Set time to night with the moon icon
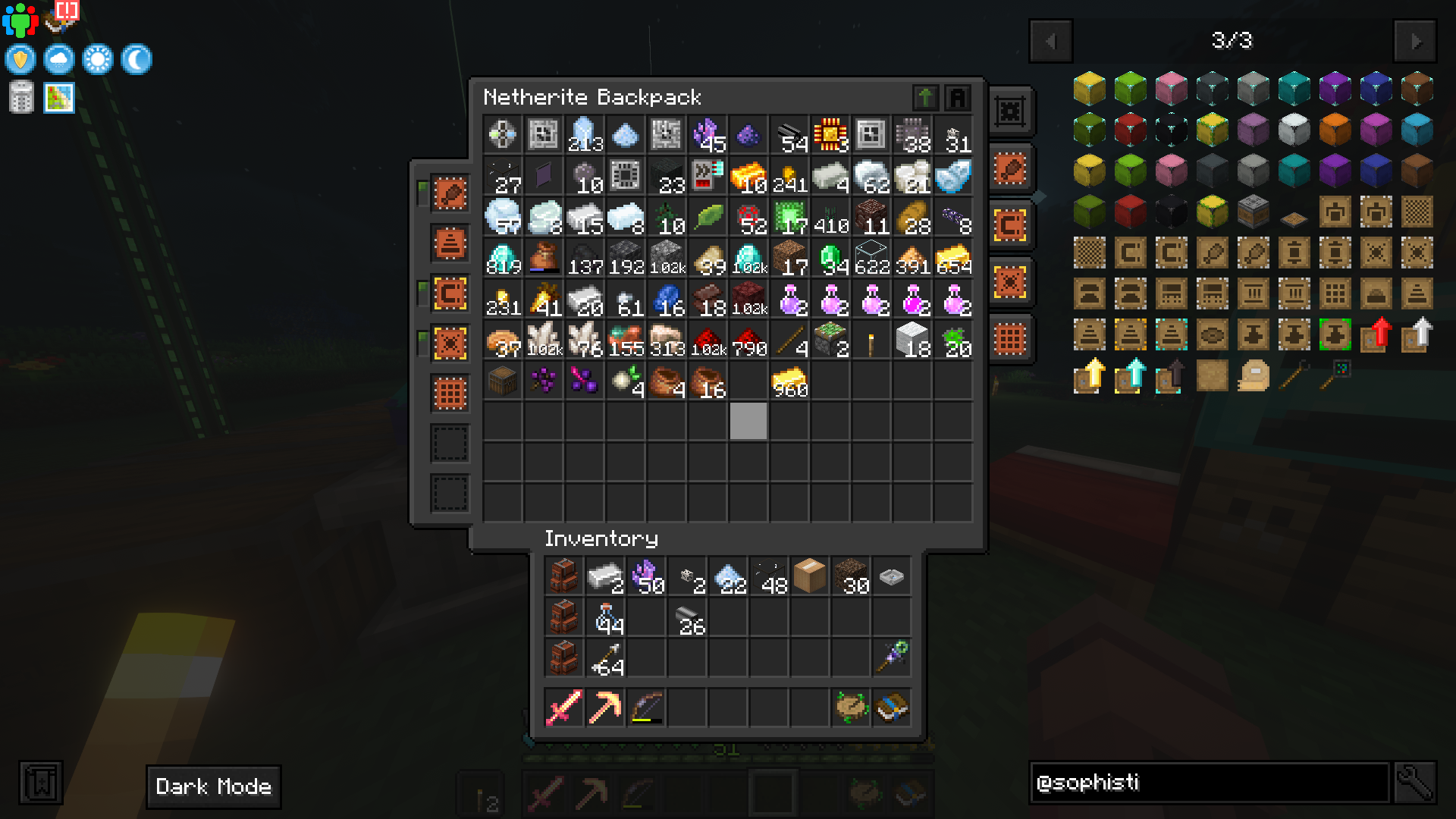The image size is (1456, 819). (138, 59)
